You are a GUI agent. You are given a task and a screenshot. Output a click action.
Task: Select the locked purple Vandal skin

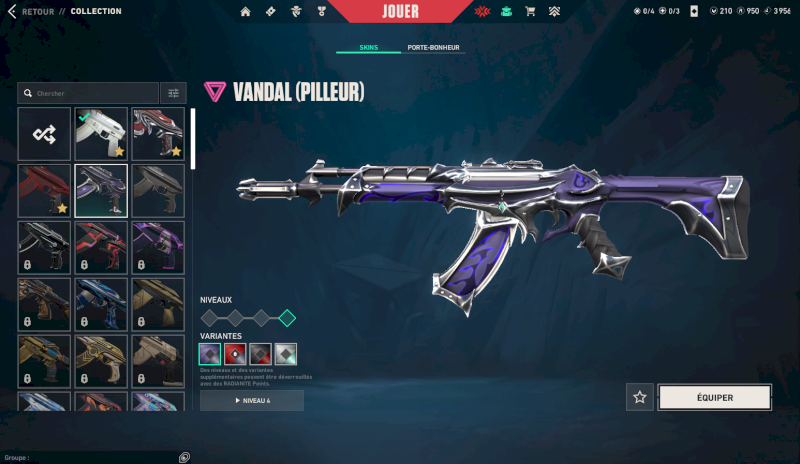click(x=158, y=248)
